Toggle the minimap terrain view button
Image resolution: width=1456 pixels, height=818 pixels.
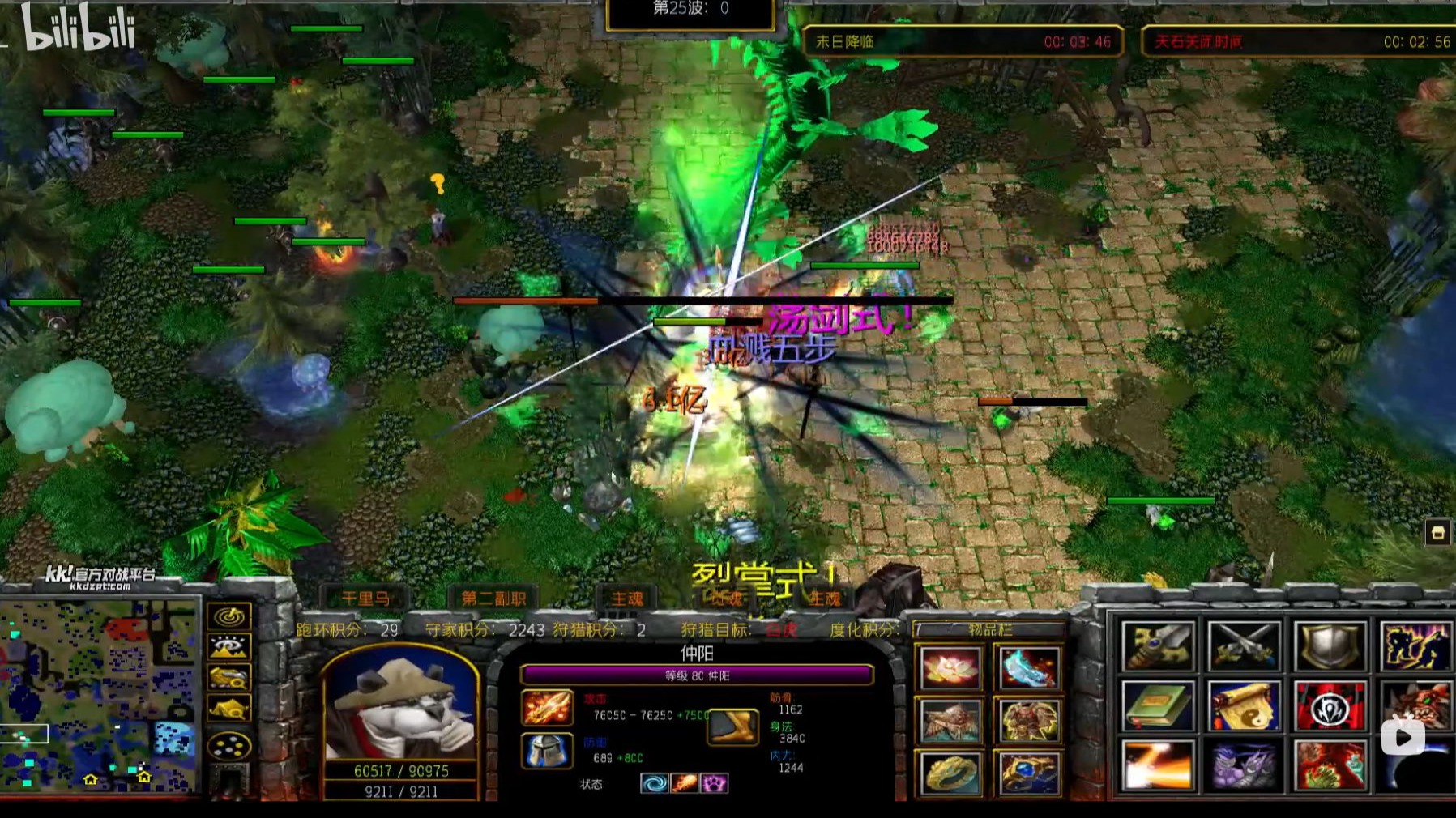229,648
